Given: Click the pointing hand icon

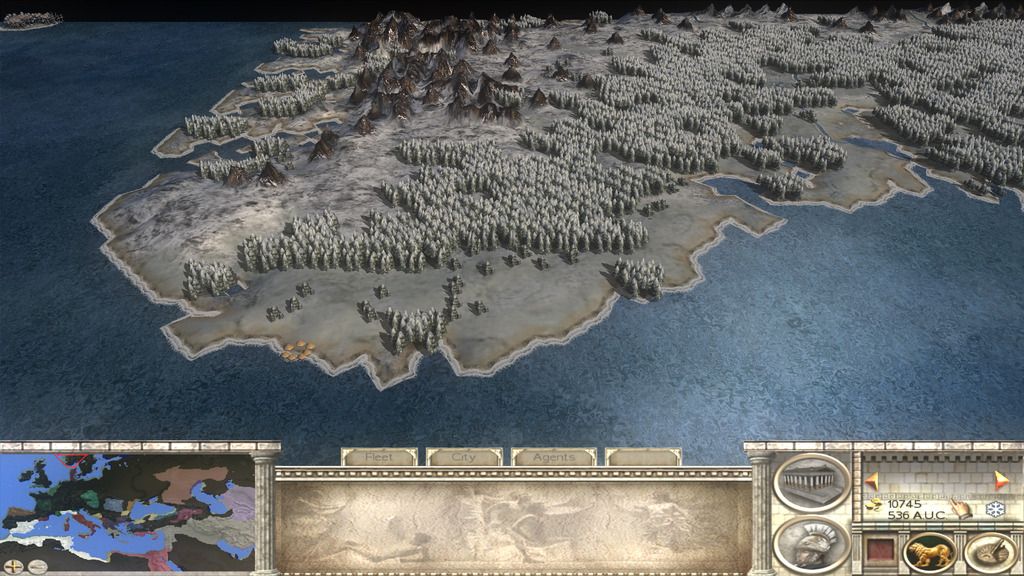Looking at the screenshot, I should (961, 508).
